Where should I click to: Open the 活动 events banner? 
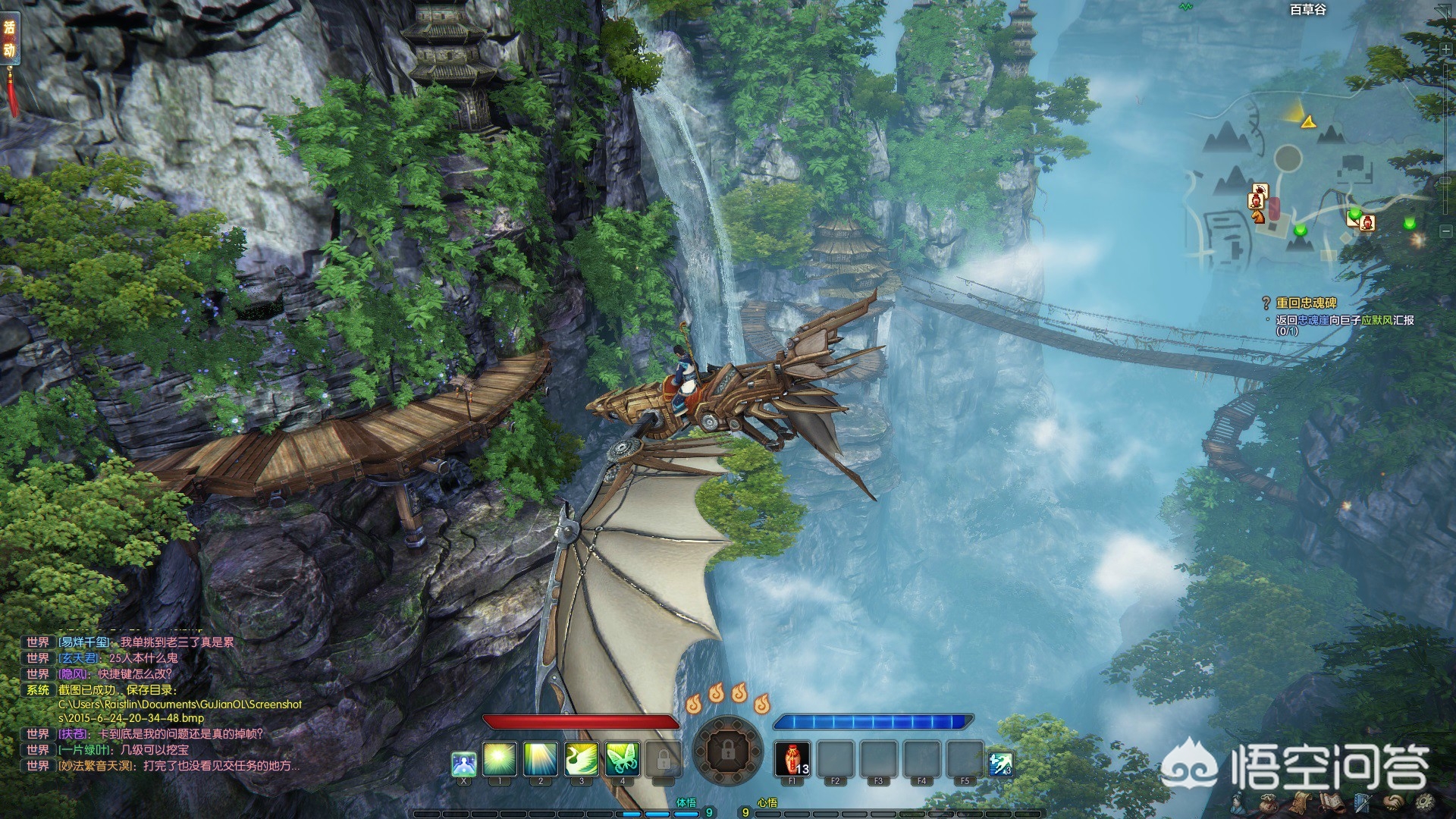click(x=10, y=39)
